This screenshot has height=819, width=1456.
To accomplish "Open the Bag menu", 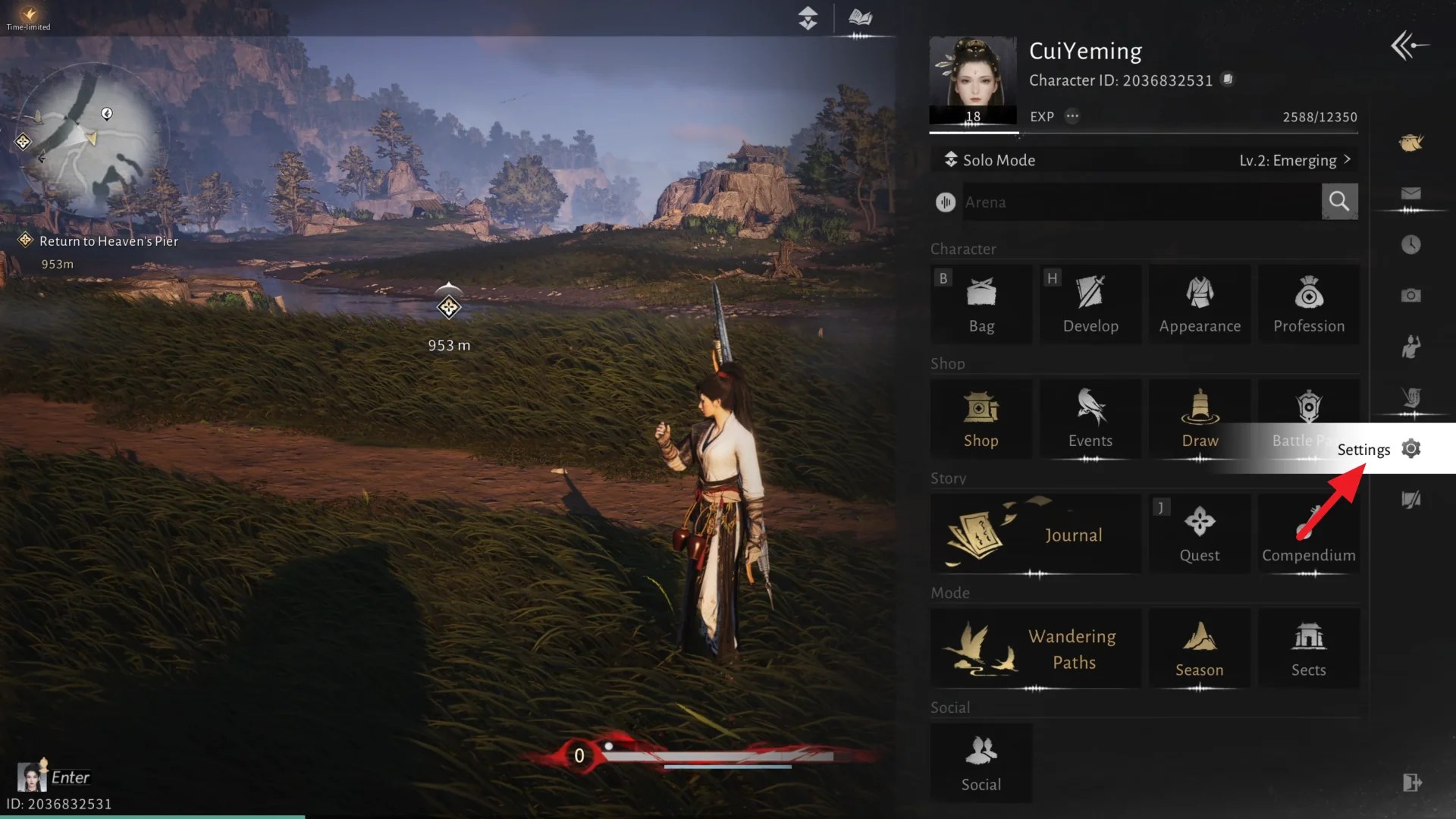I will pyautogui.click(x=981, y=303).
